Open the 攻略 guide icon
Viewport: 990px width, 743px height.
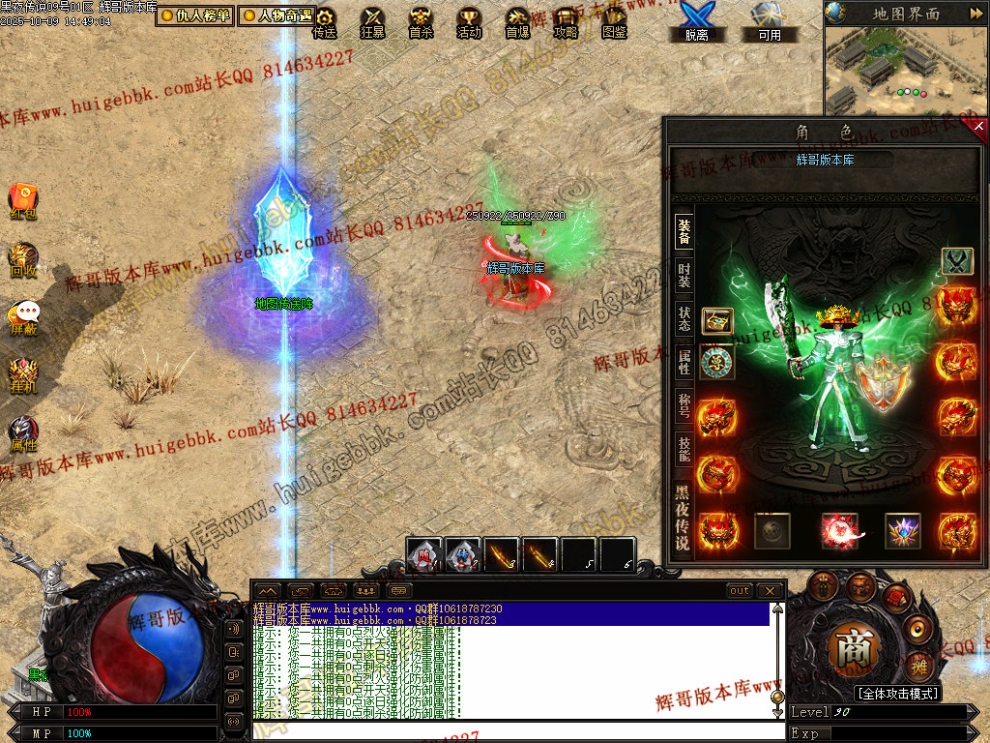tap(565, 22)
